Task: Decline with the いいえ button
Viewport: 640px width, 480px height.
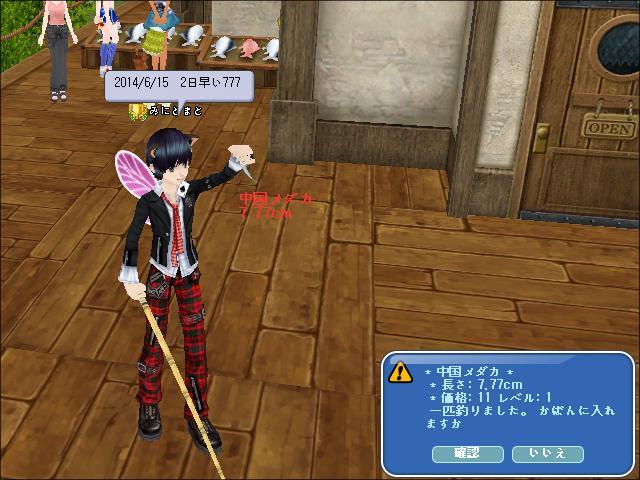Action: coord(547,454)
